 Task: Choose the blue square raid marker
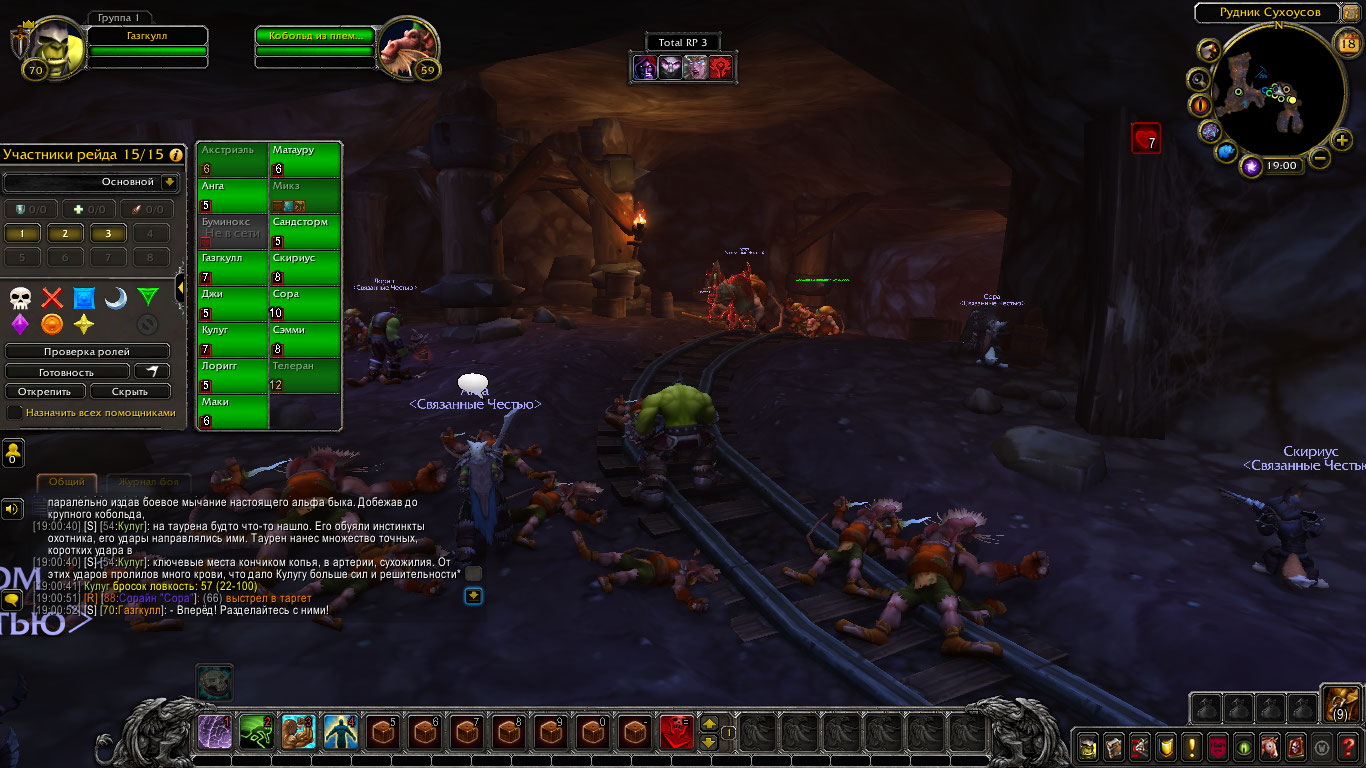pyautogui.click(x=84, y=298)
